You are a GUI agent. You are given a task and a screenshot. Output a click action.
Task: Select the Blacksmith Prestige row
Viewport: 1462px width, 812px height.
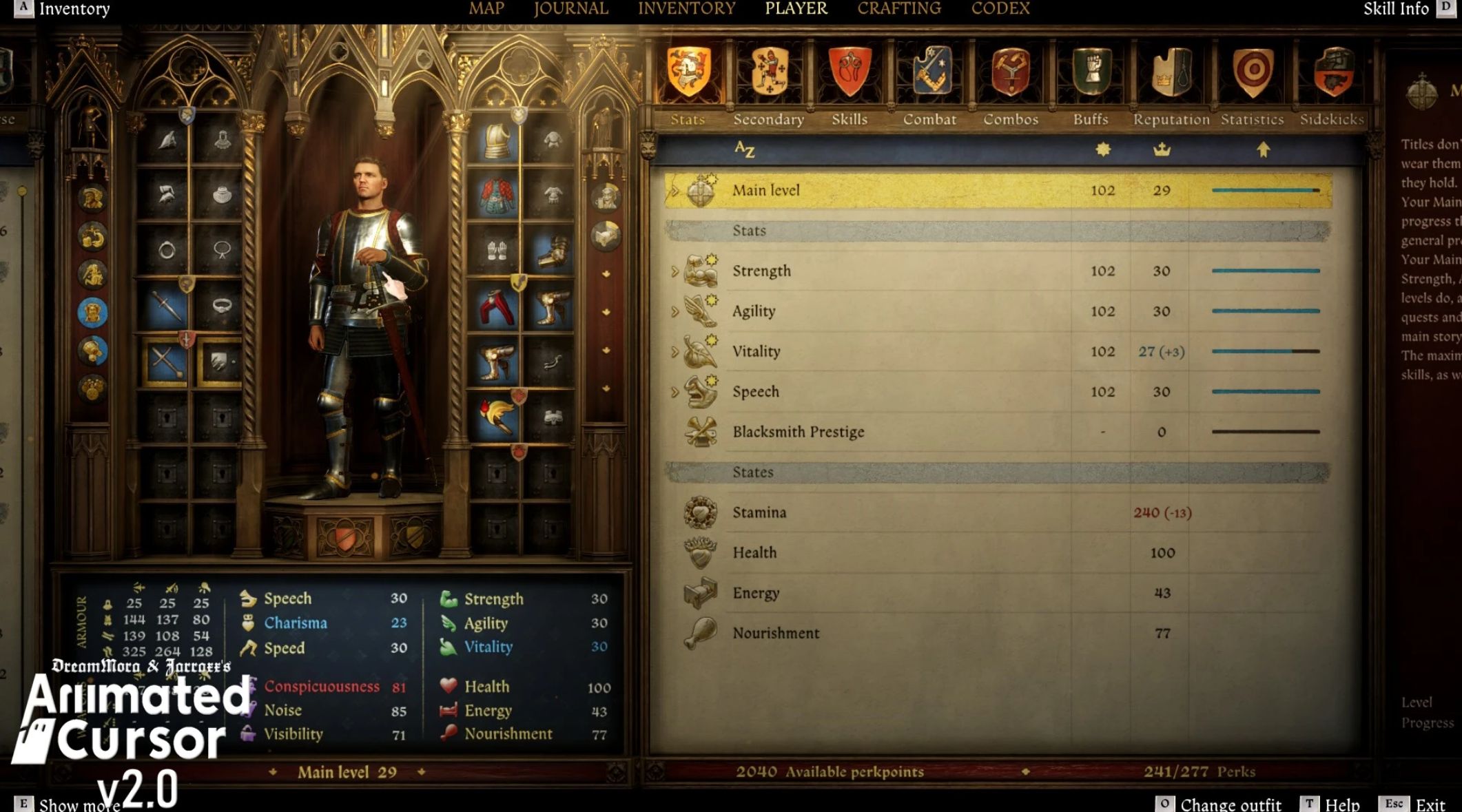pos(798,432)
